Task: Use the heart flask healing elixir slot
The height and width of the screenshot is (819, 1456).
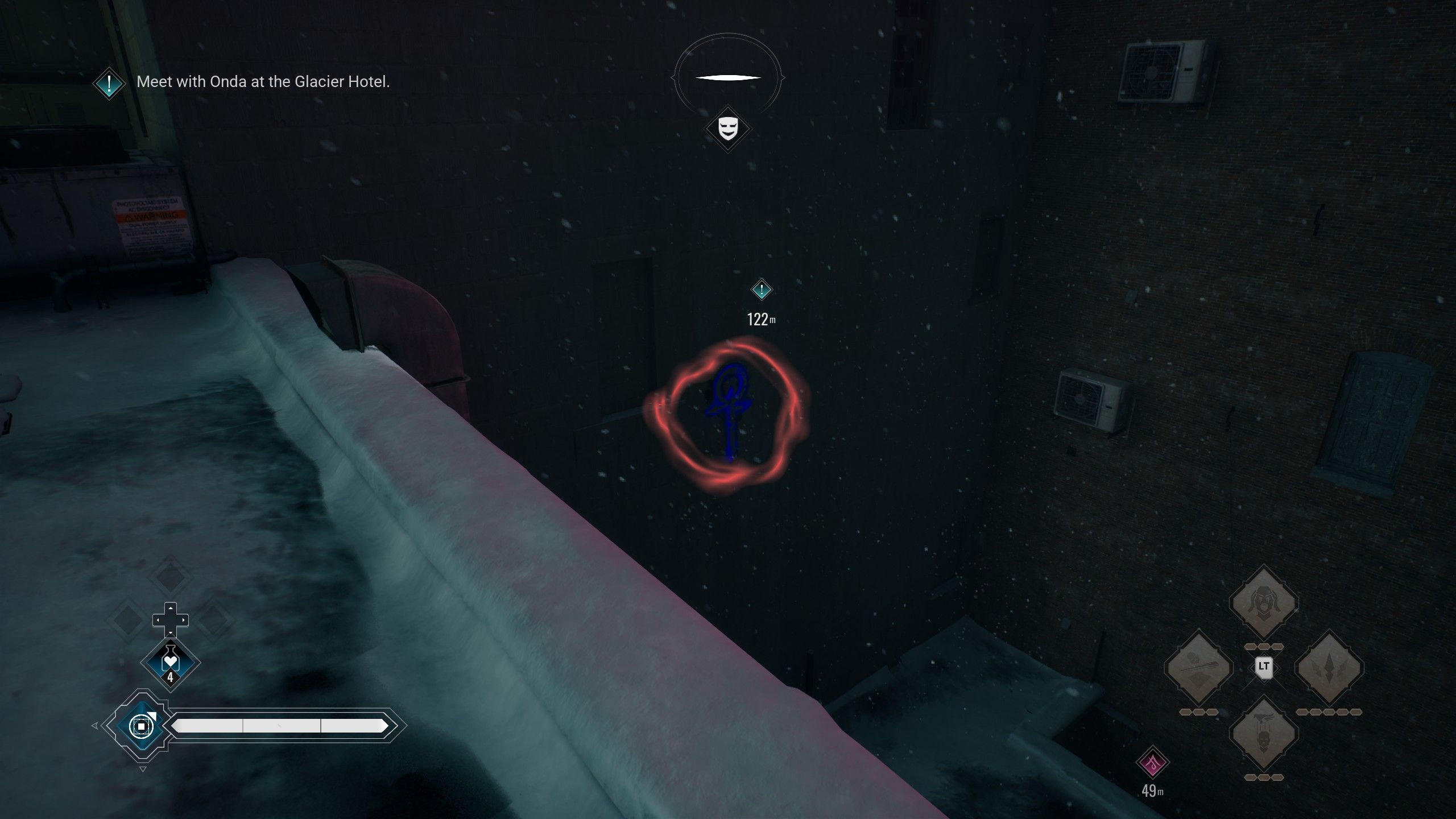Action: tap(170, 663)
